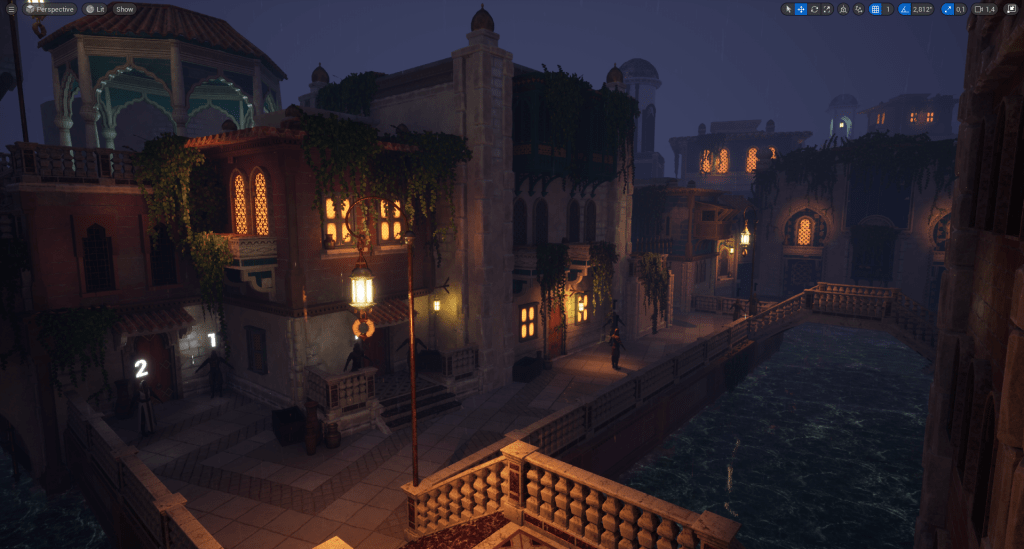
Task: Choose the translate move gizmo tool
Action: pyautogui.click(x=801, y=9)
